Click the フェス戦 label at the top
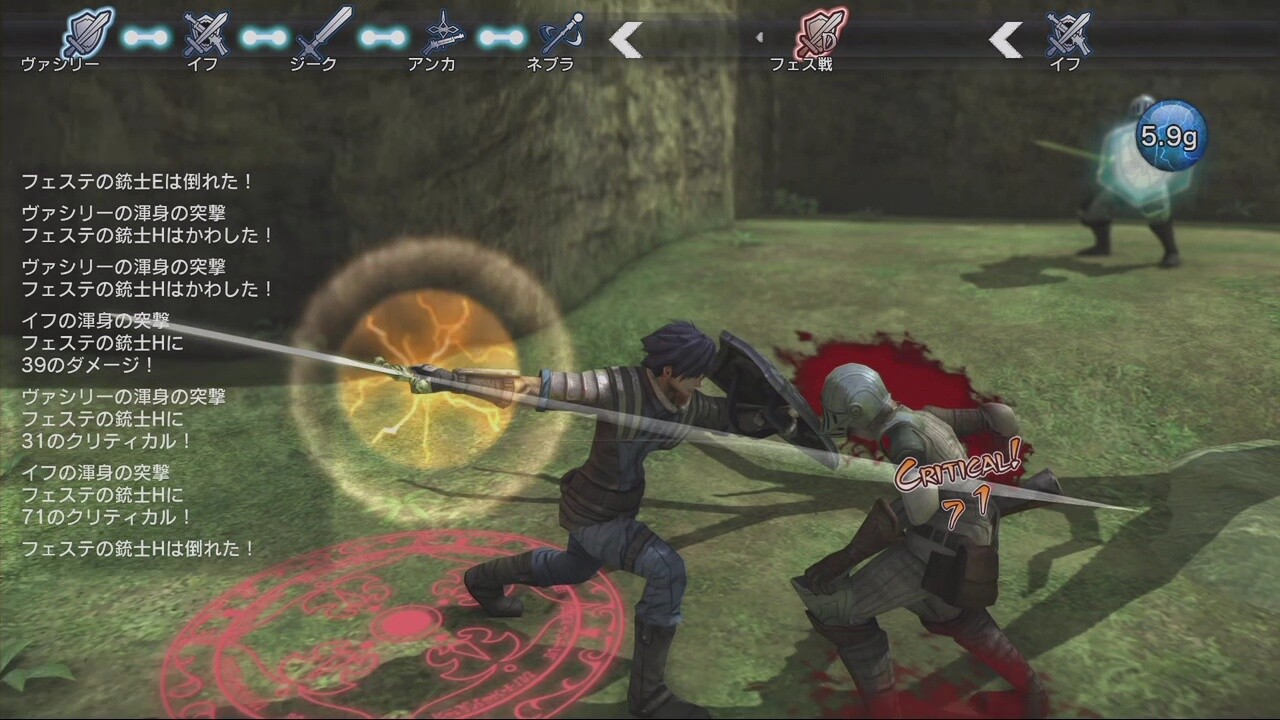 click(x=799, y=62)
